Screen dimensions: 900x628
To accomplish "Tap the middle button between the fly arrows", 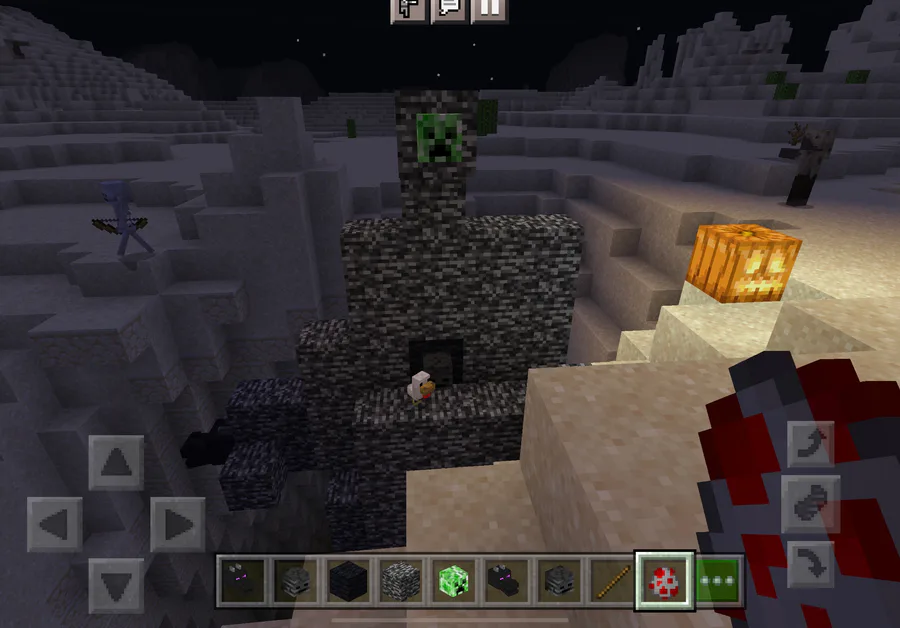I will (810, 504).
